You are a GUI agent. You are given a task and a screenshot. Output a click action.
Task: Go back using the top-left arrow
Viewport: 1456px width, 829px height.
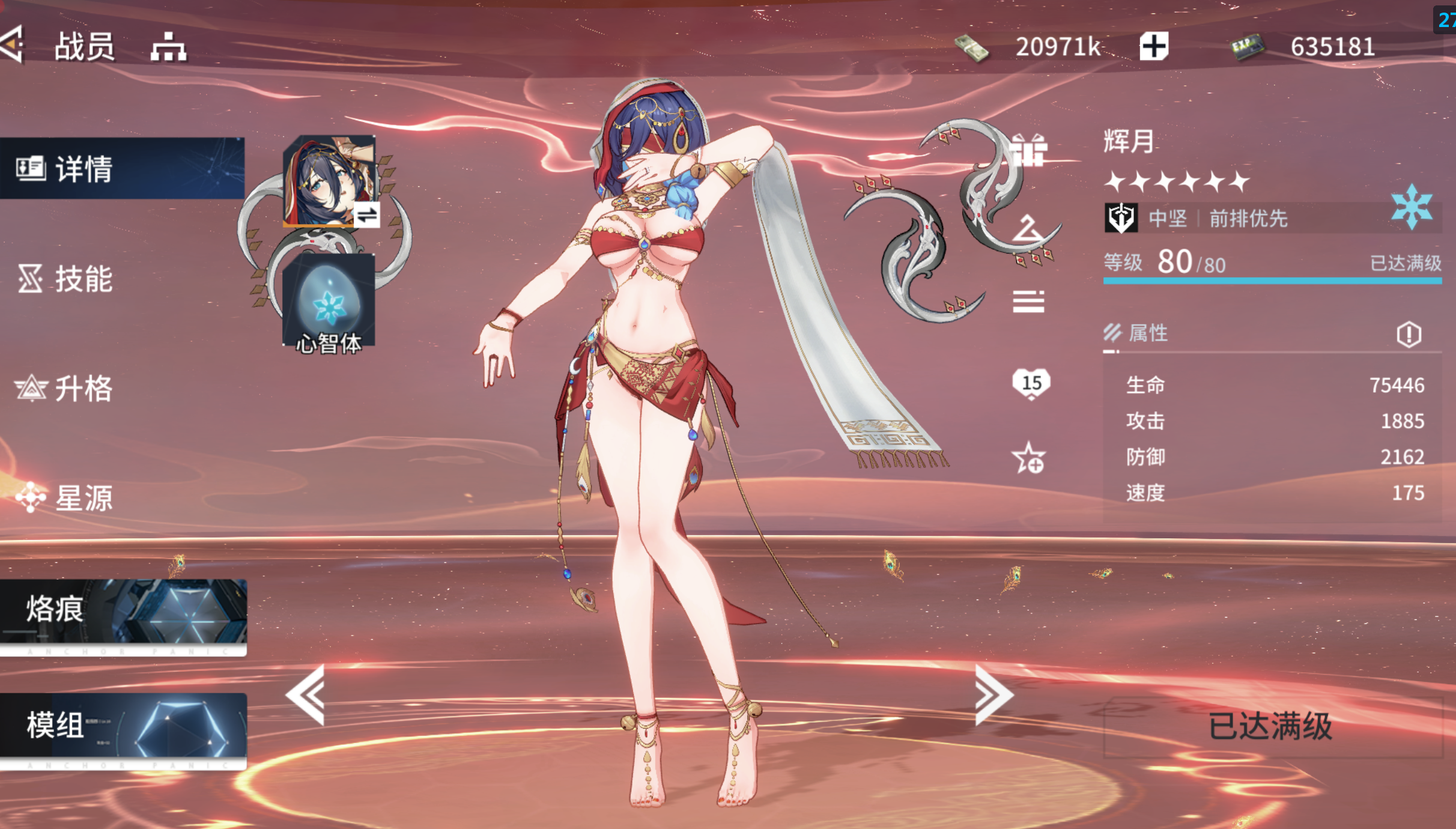[x=13, y=44]
